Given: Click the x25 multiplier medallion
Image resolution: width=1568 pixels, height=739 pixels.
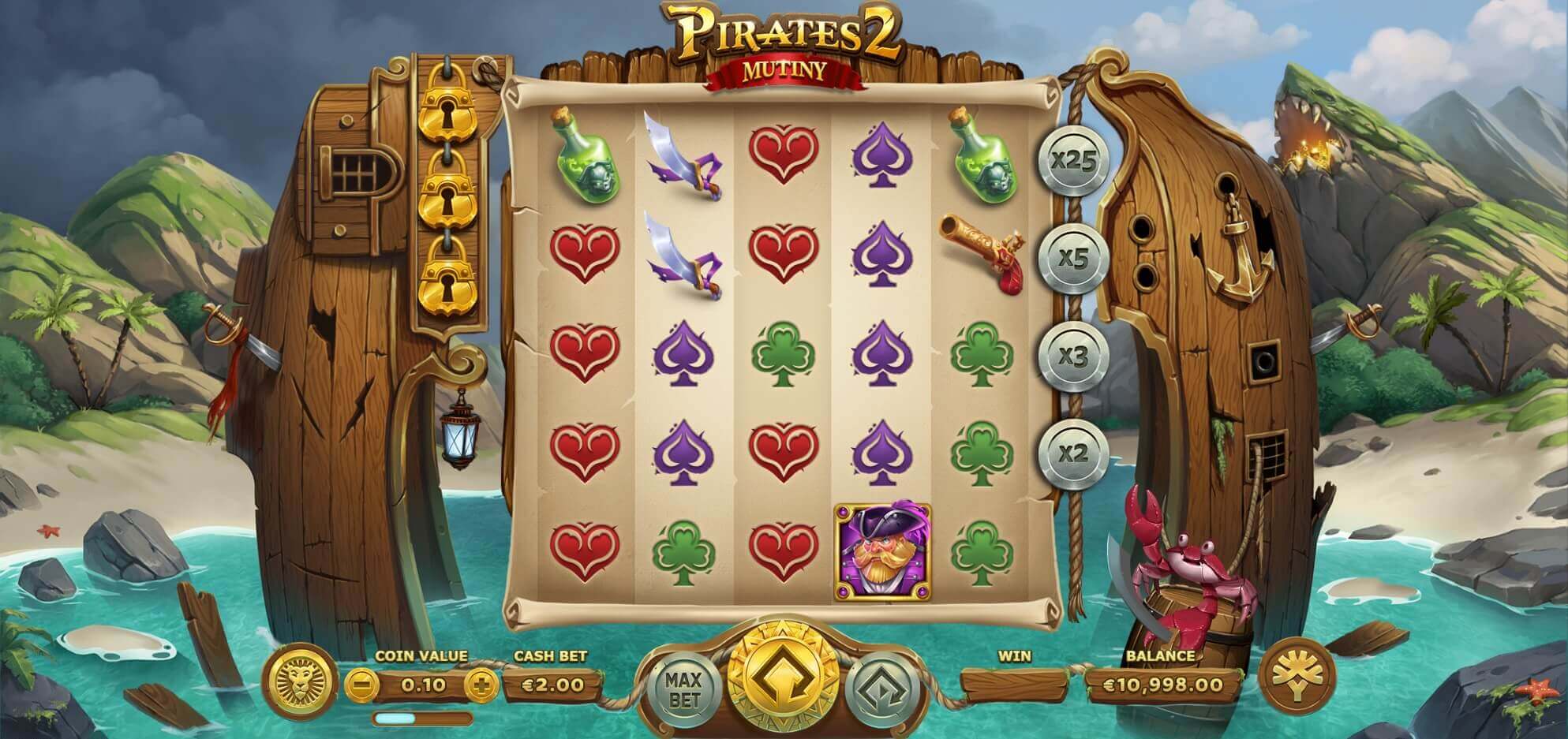Looking at the screenshot, I should (1078, 162).
